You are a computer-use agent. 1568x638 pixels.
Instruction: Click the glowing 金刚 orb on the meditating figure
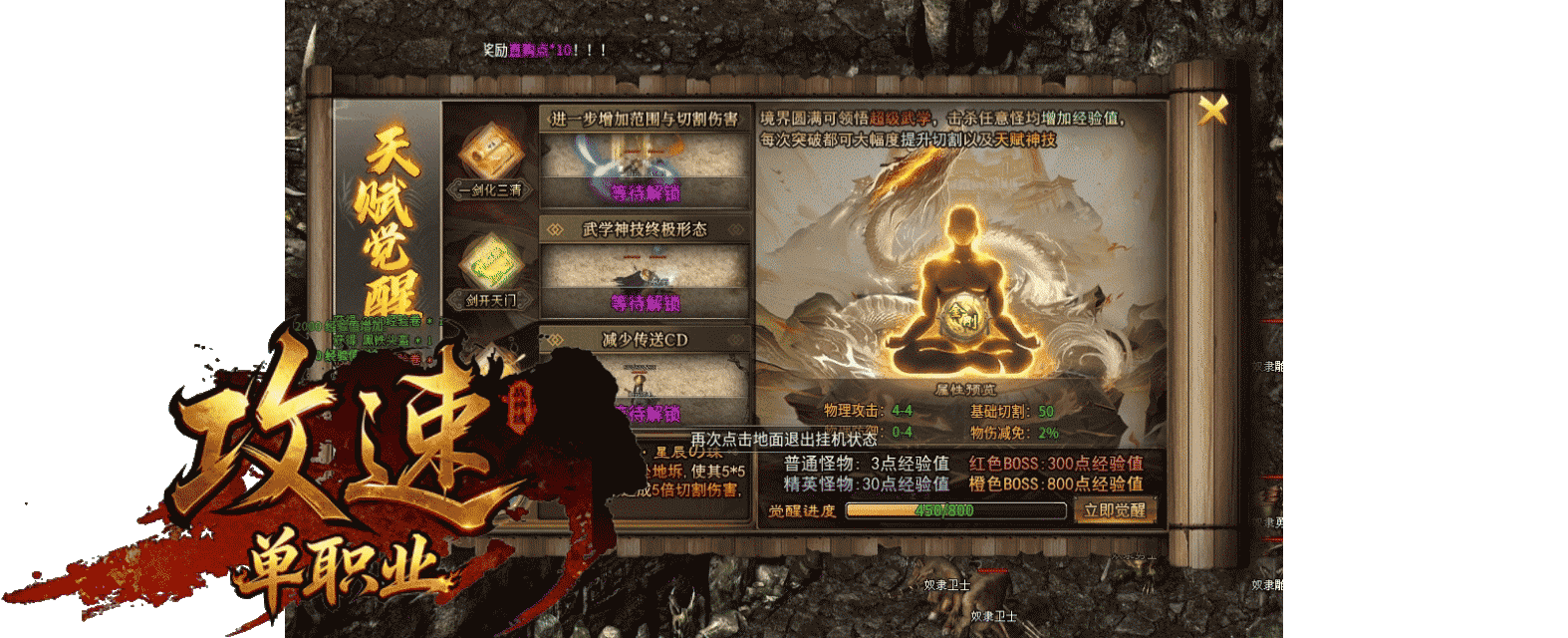[x=963, y=315]
